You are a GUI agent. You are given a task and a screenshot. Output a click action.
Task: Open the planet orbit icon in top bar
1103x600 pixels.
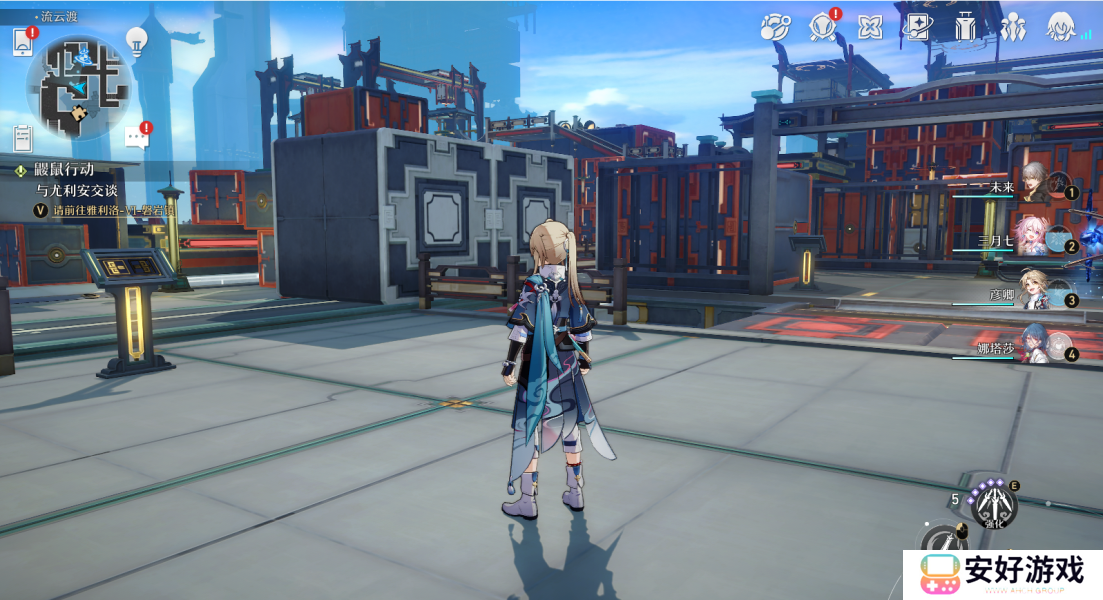click(x=775, y=27)
